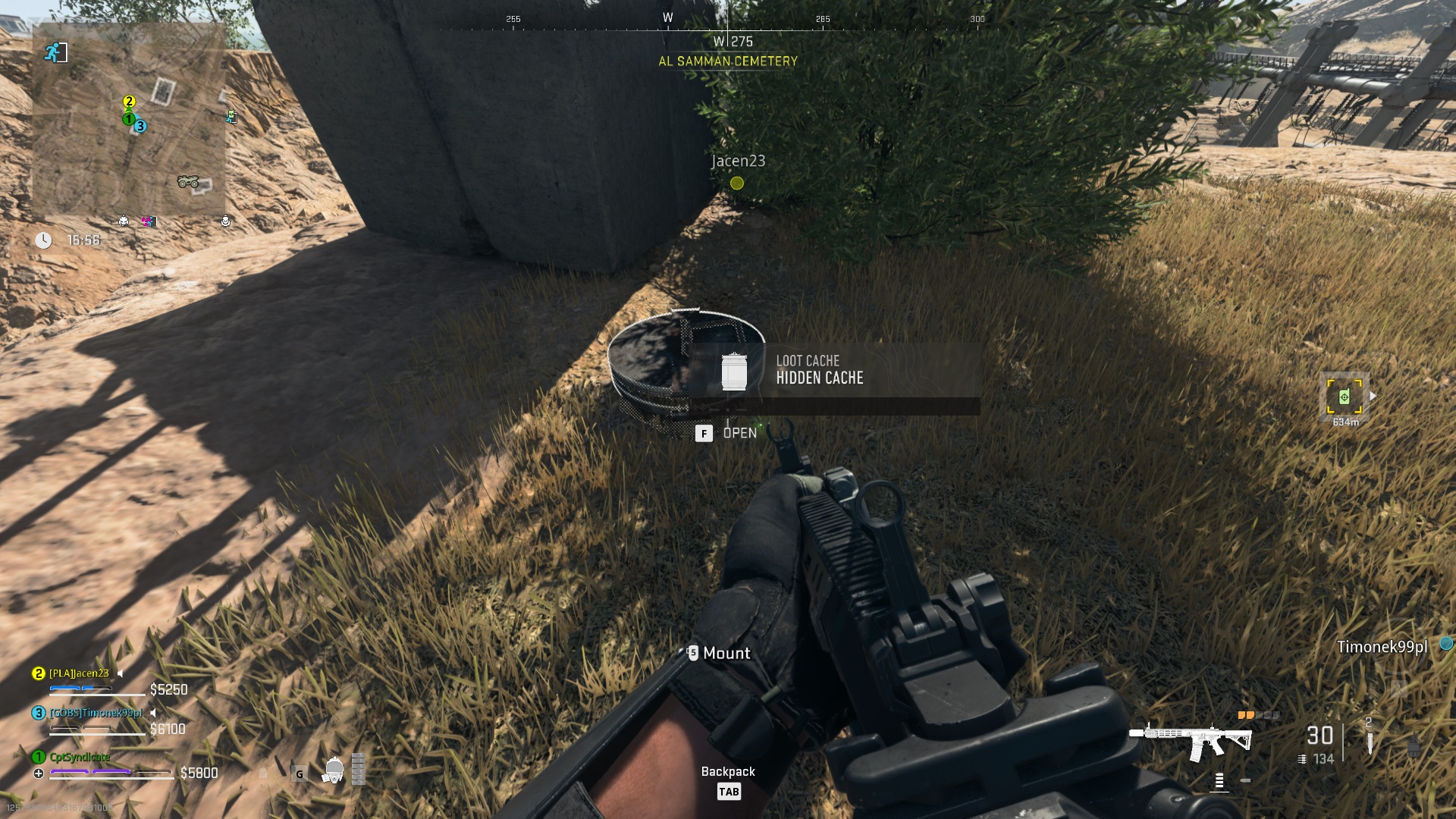The image size is (1456, 819).
Task: Click the loot canister icon on the Hidden Cache banner
Action: pyautogui.click(x=734, y=374)
